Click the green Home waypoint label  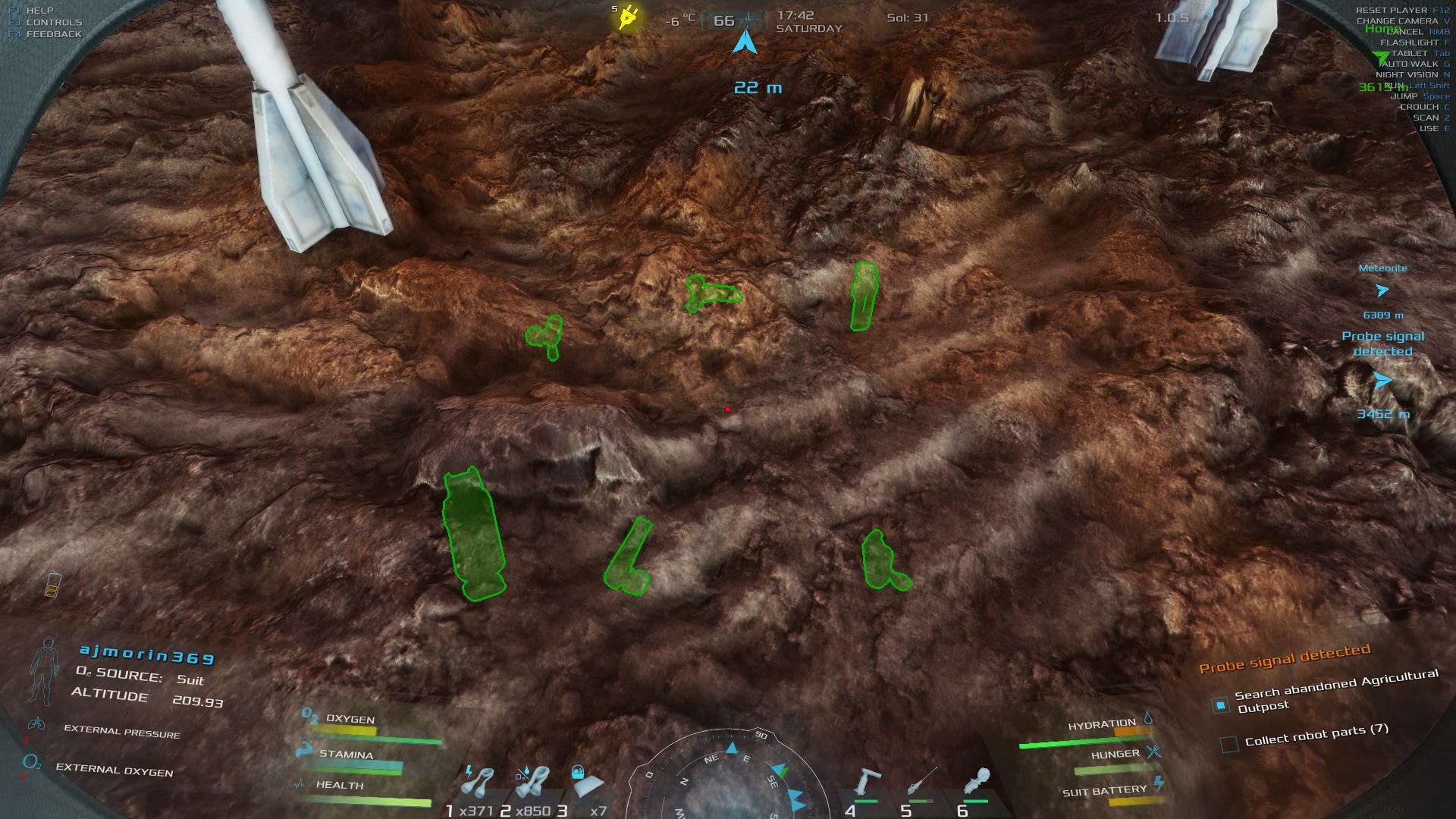pos(1382,29)
